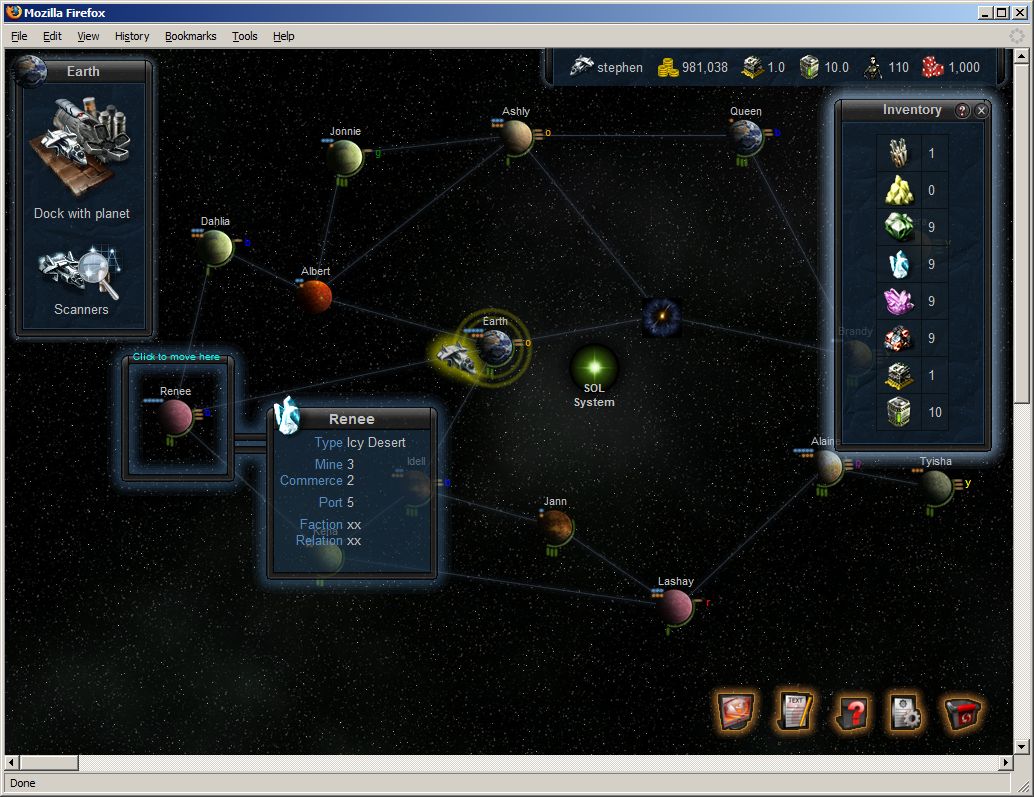The height and width of the screenshot is (797, 1034).
Task: Open the gear settings document icon
Action: pos(906,712)
